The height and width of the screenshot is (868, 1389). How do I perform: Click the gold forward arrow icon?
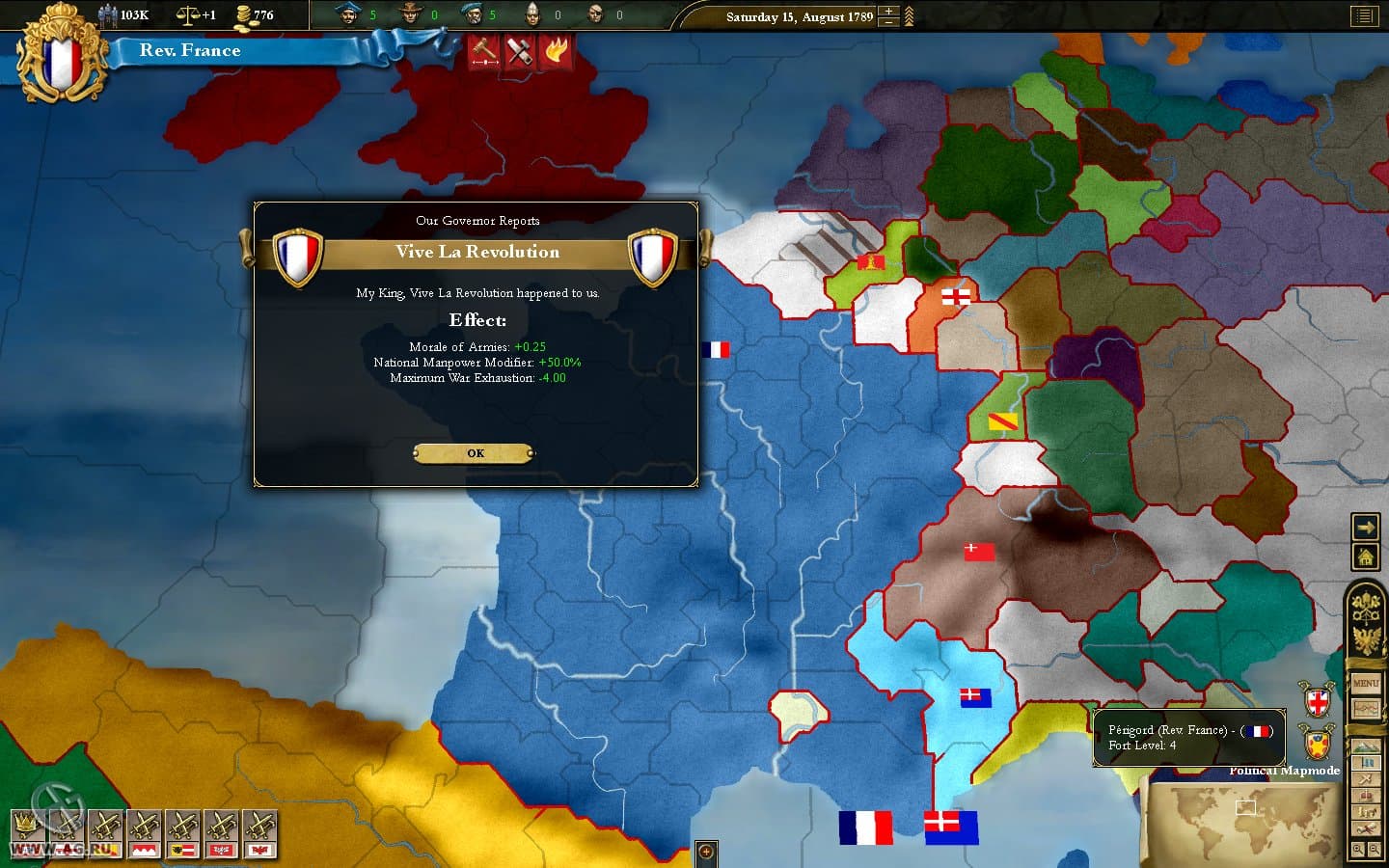[1365, 528]
